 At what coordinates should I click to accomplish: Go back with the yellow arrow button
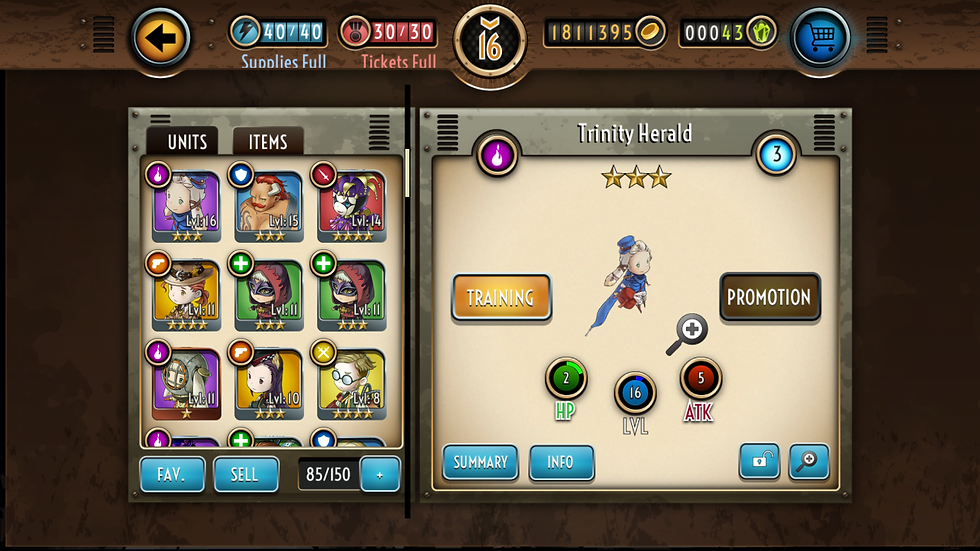[161, 38]
